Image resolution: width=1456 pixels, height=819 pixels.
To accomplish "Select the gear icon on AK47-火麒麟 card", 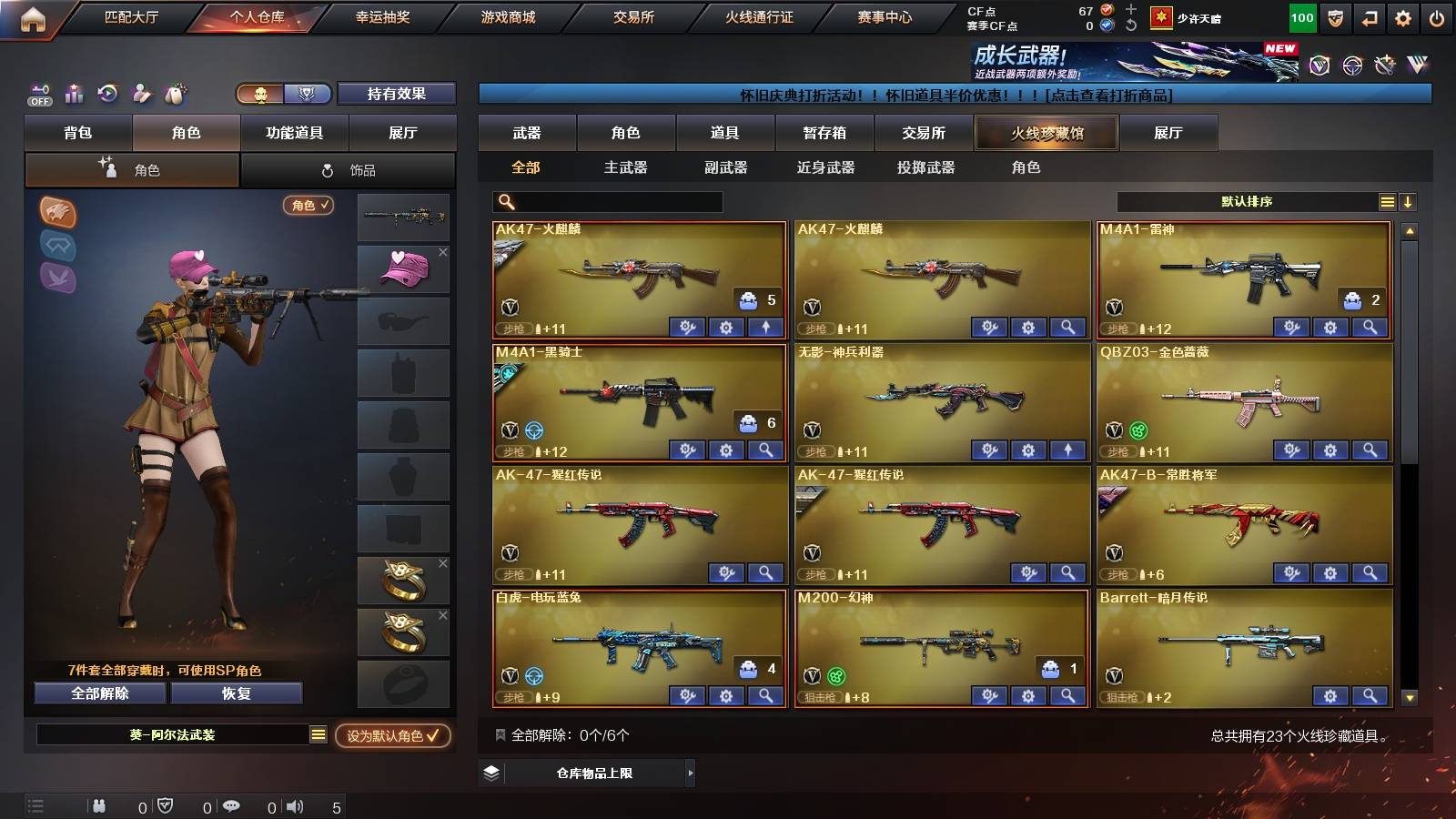I will [725, 326].
